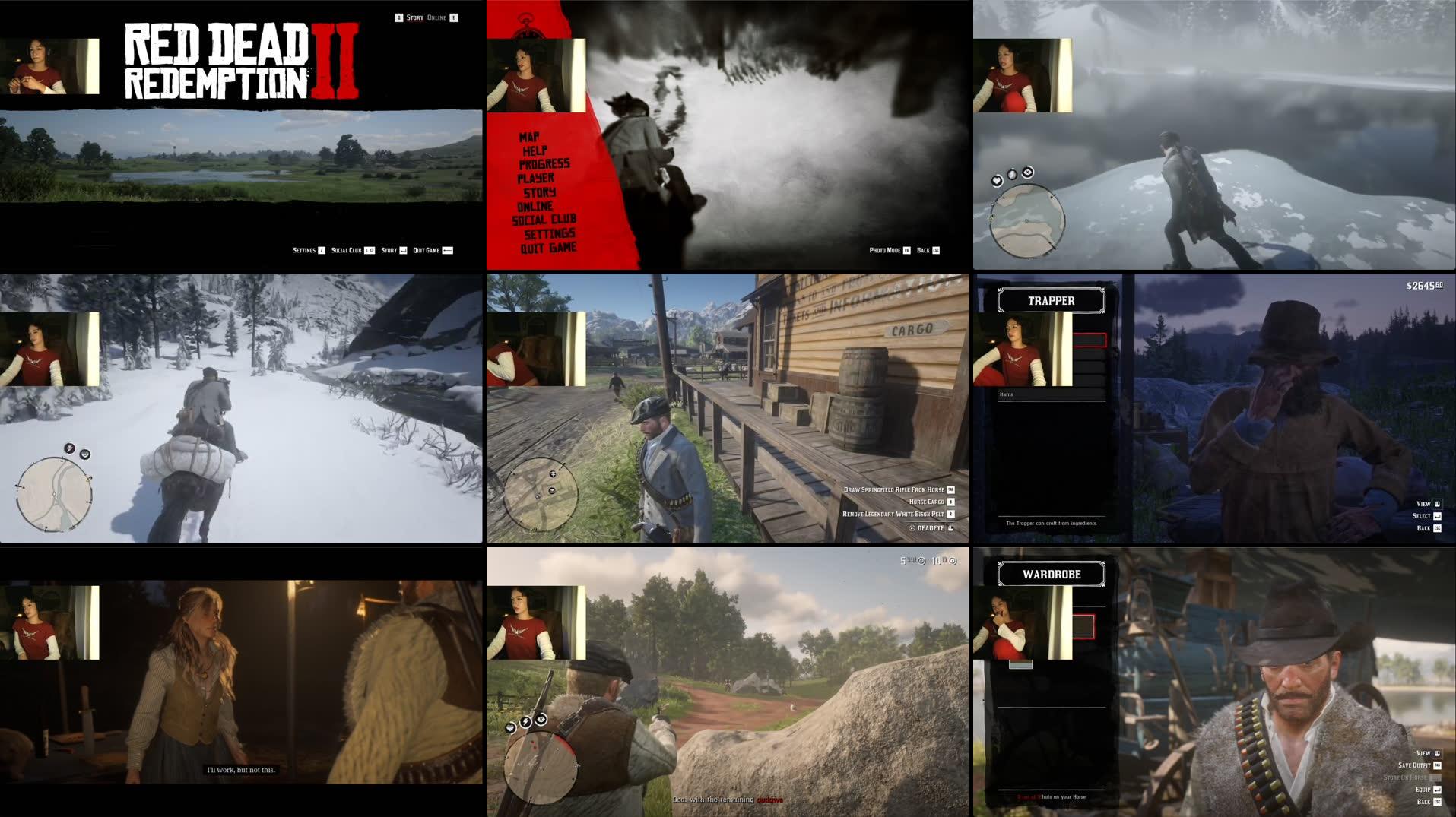
Task: Click the R key icon beside Remove Legendary White Bison Pelt
Action: coord(950,515)
